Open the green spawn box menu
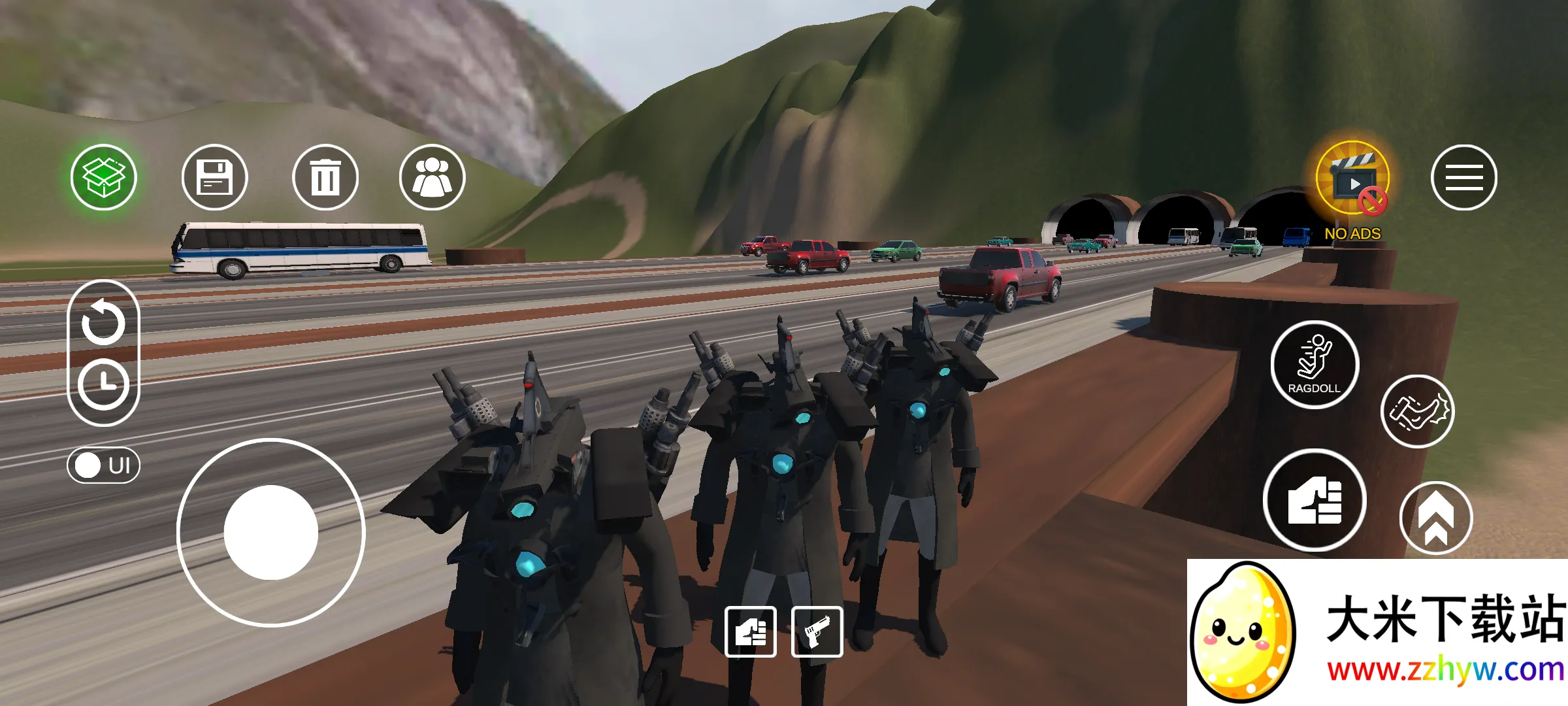Screen dimensions: 1568x706 (104, 177)
